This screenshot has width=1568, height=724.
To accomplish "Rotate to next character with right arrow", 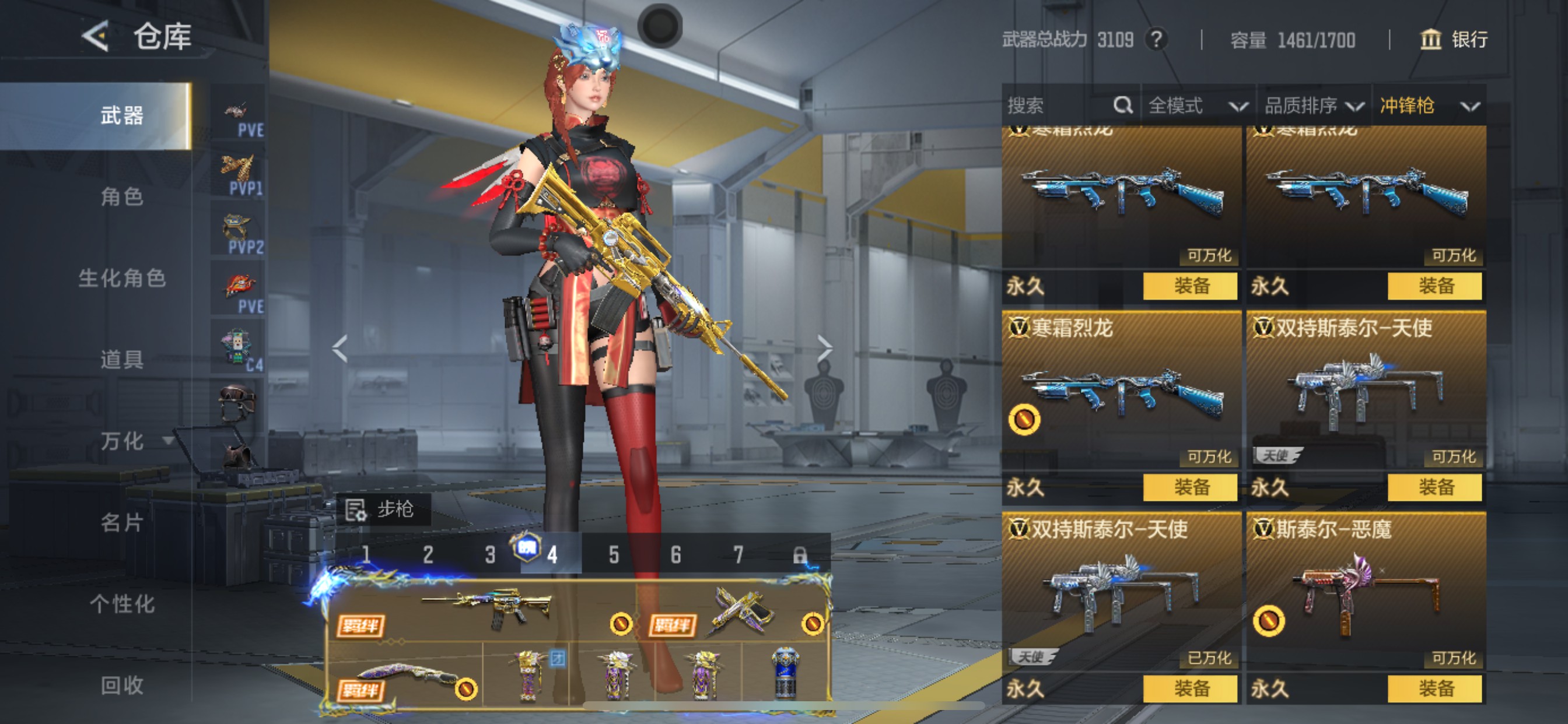I will click(824, 349).
